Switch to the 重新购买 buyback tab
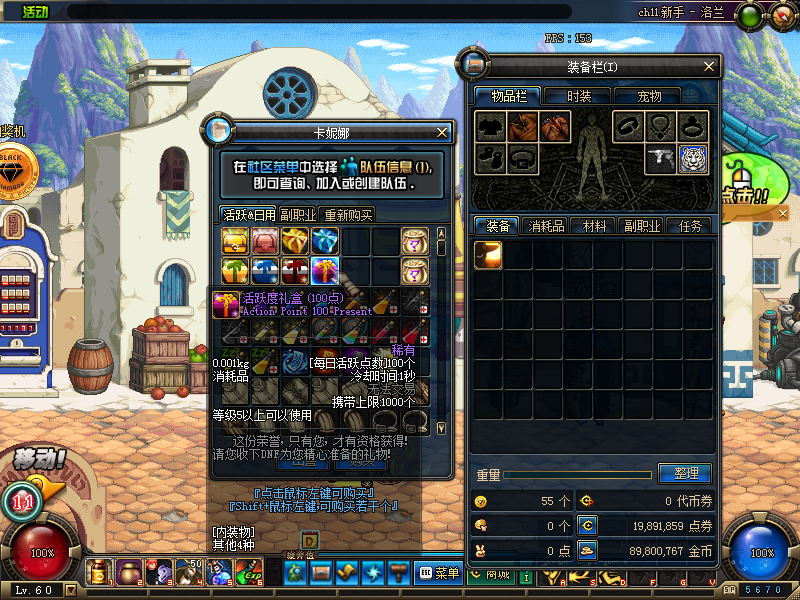 (x=348, y=214)
